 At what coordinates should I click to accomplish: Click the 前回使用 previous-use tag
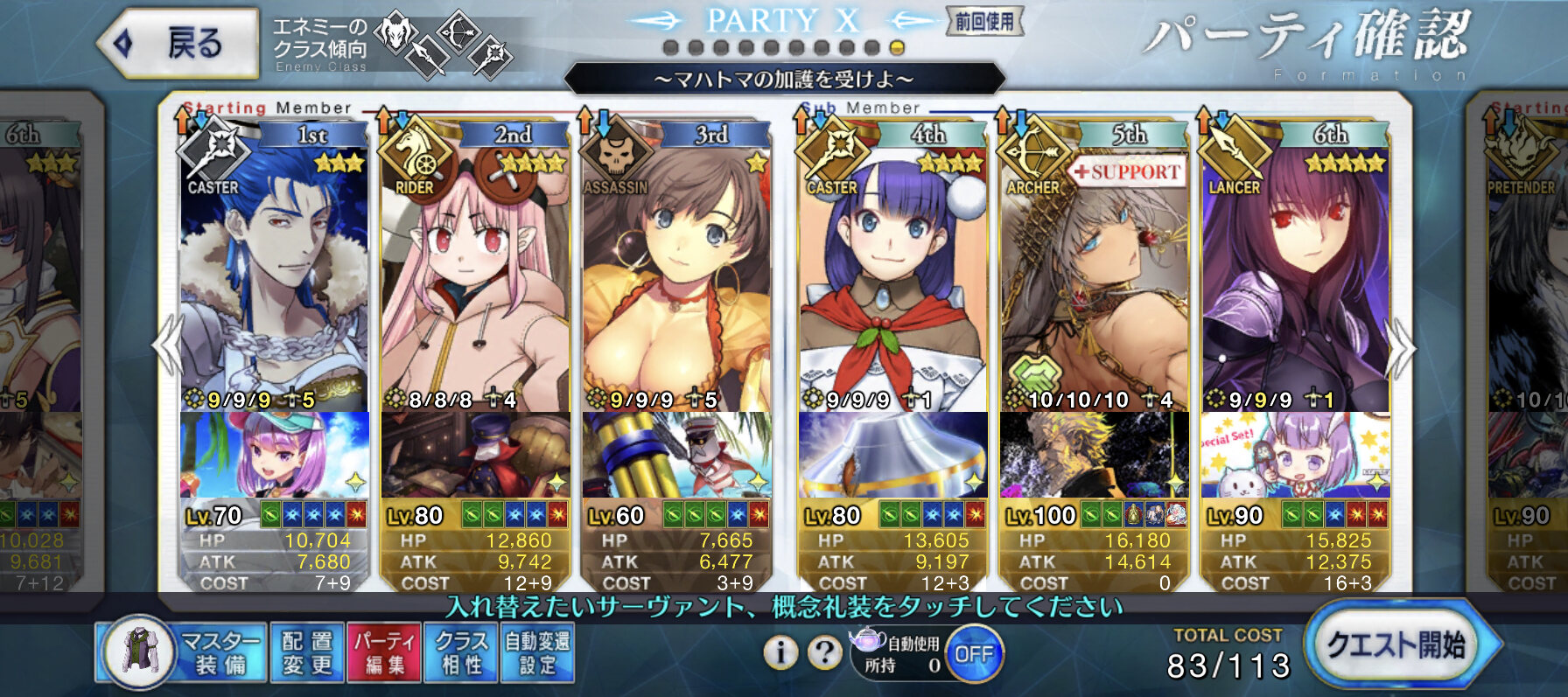click(x=984, y=21)
